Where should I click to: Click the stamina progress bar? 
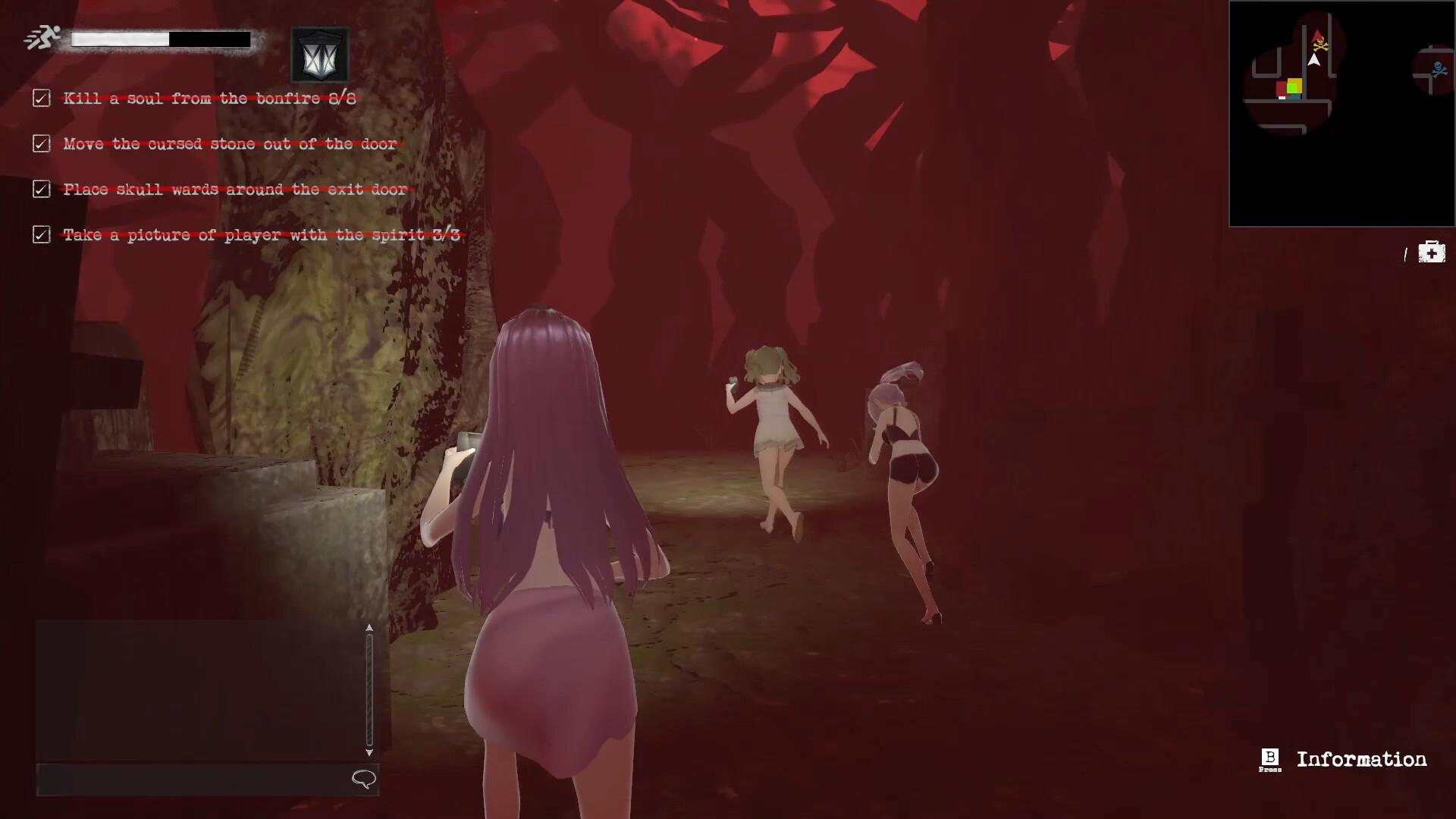click(159, 39)
